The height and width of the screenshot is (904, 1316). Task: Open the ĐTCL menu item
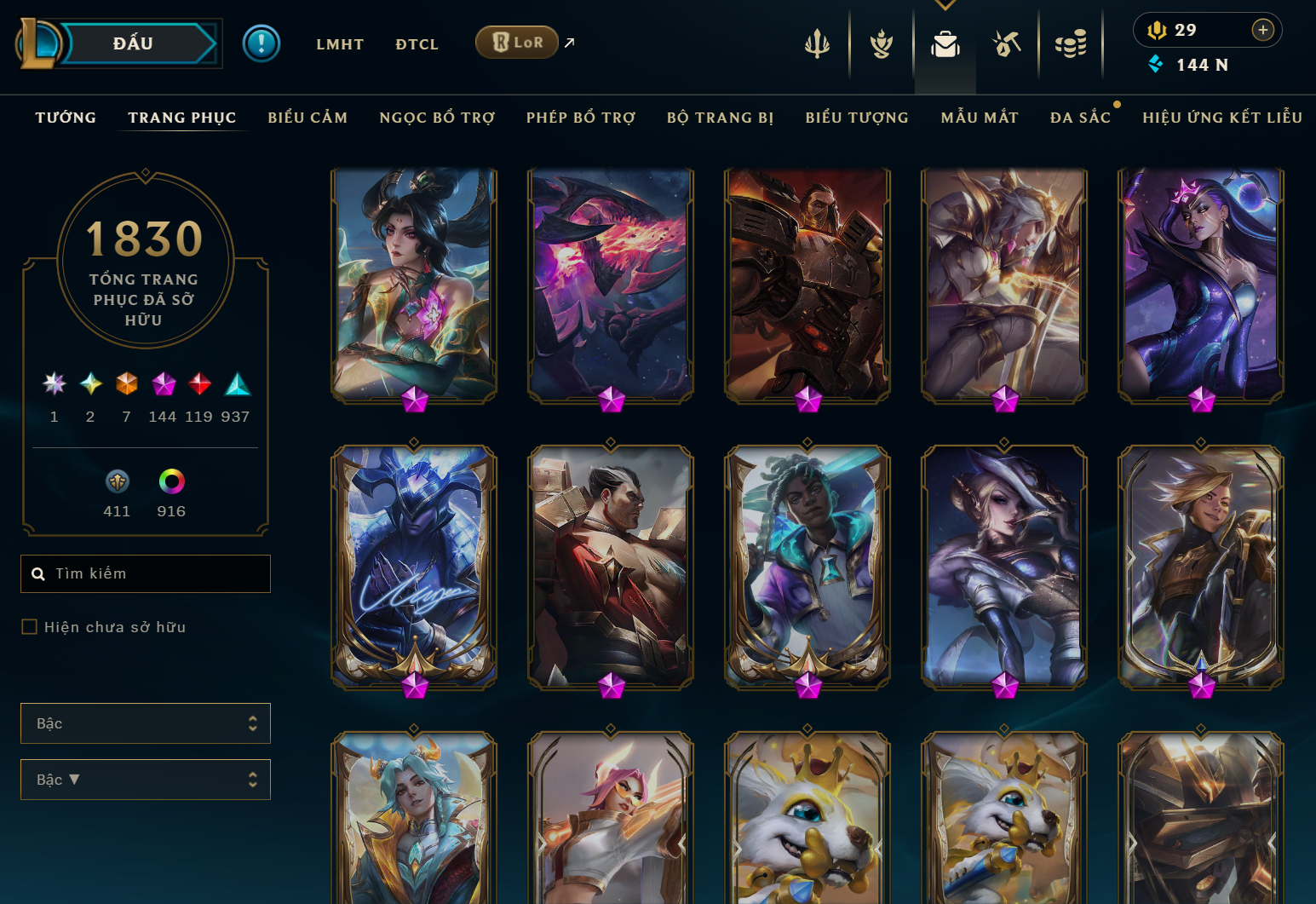[417, 43]
